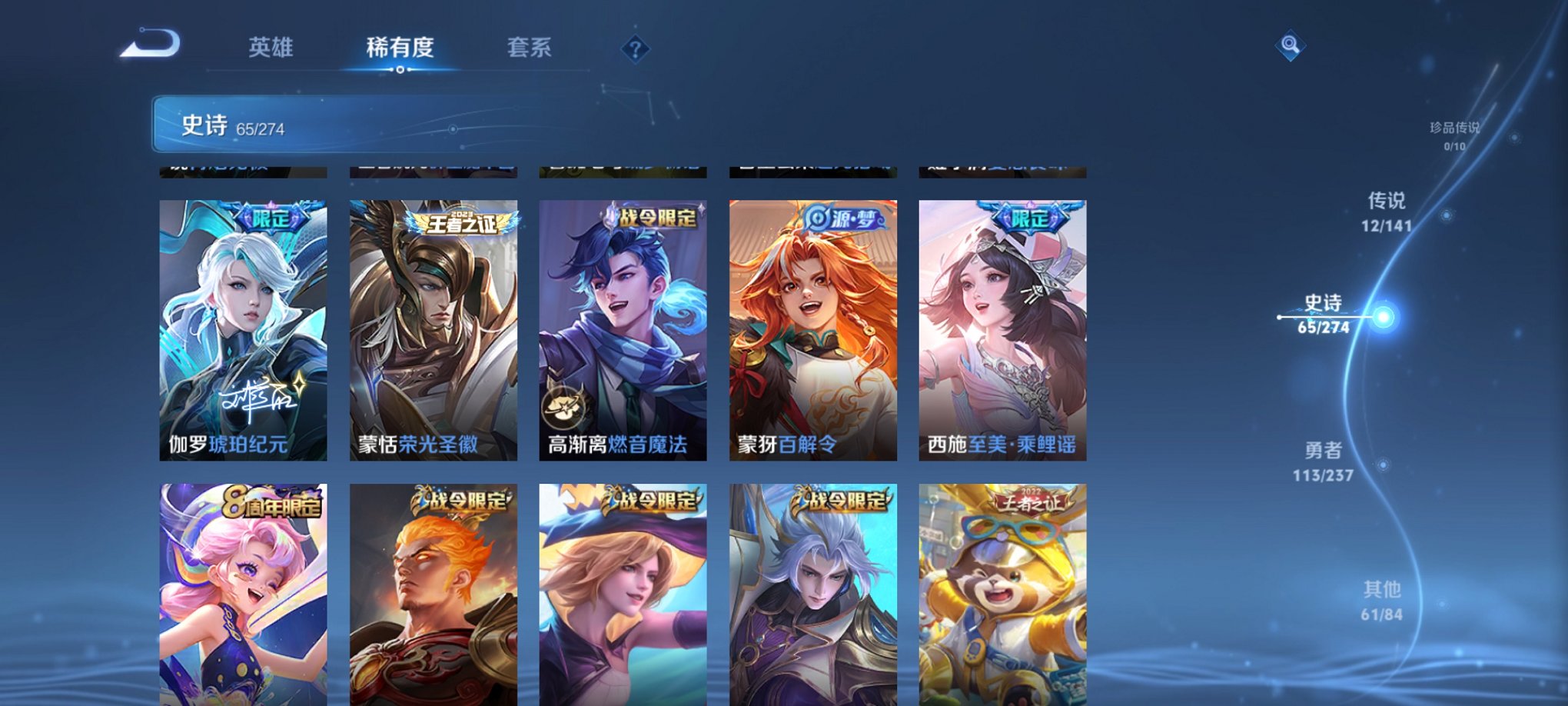Open the 西施至美·乘鲤谣 skin thumbnail
The image size is (1568, 706).
click(1004, 331)
